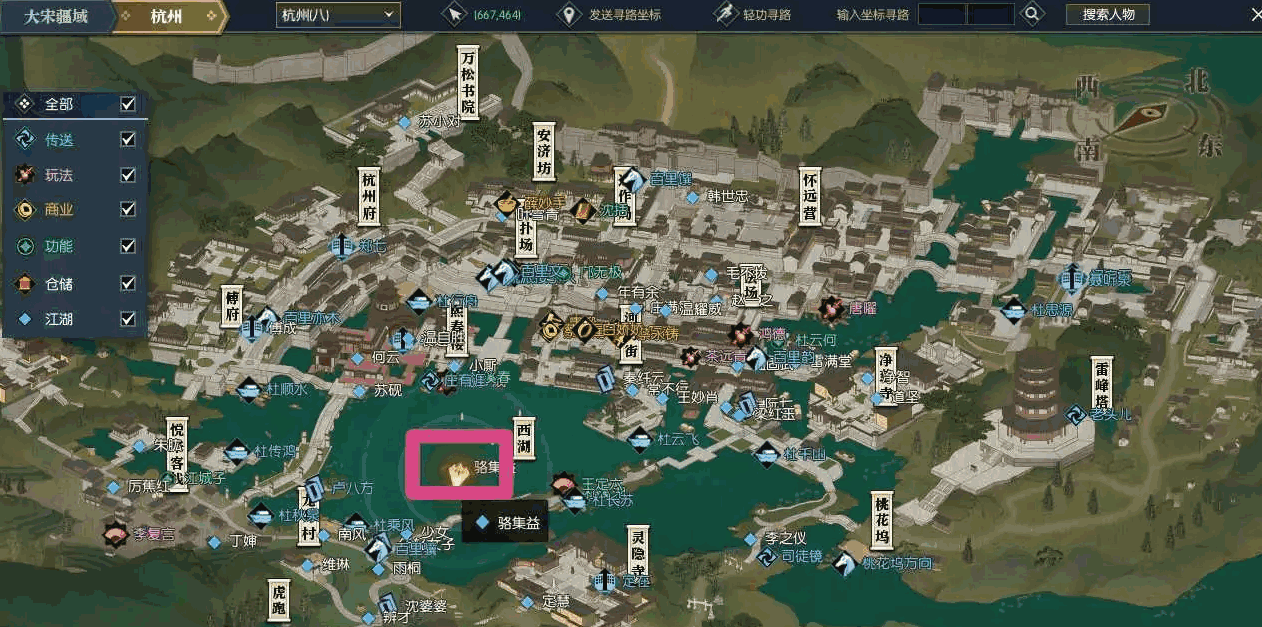Select the 万松书院 location label
The width and height of the screenshot is (1262, 627).
(467, 83)
